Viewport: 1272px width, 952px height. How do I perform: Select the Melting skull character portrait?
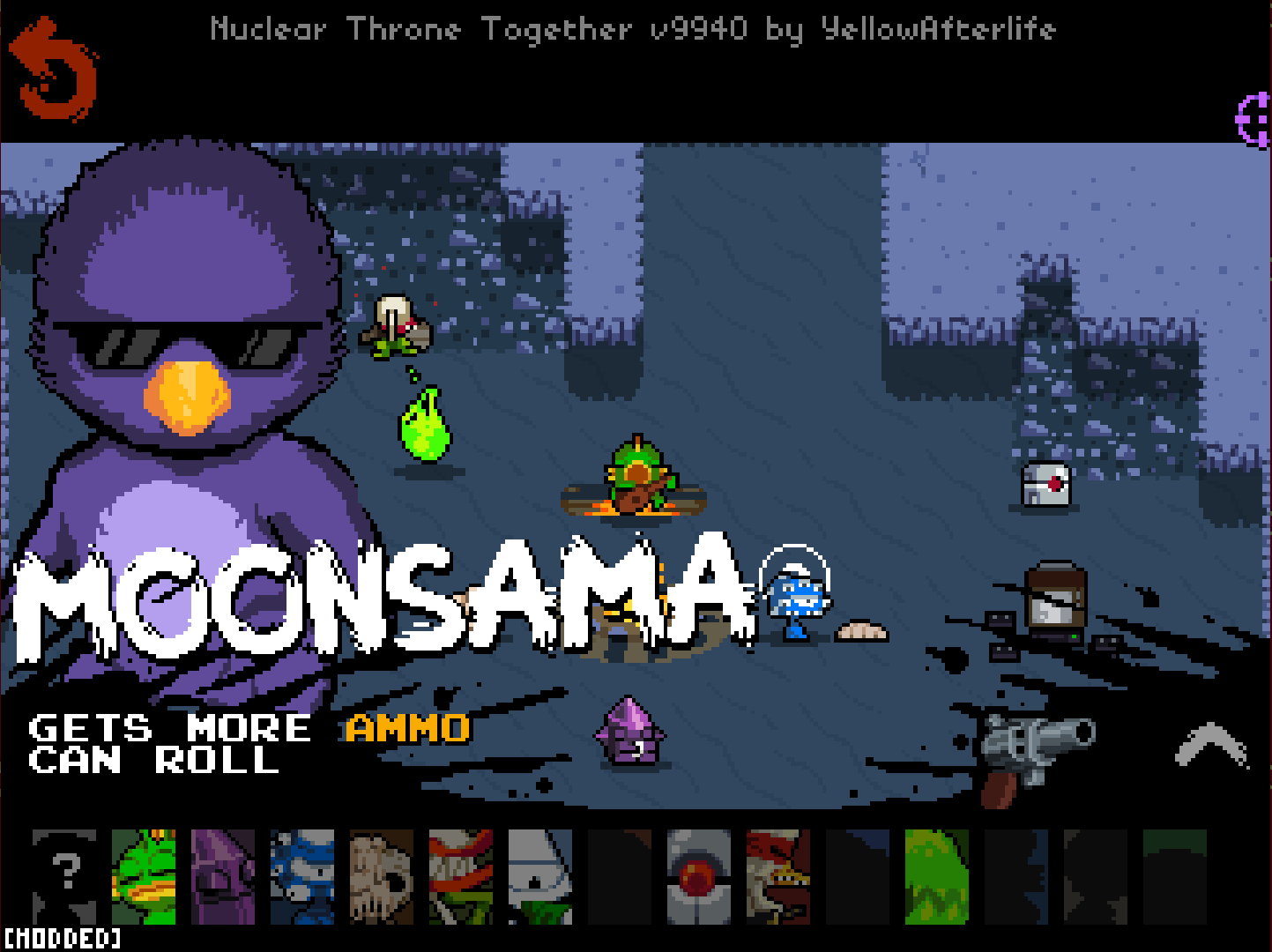383,877
